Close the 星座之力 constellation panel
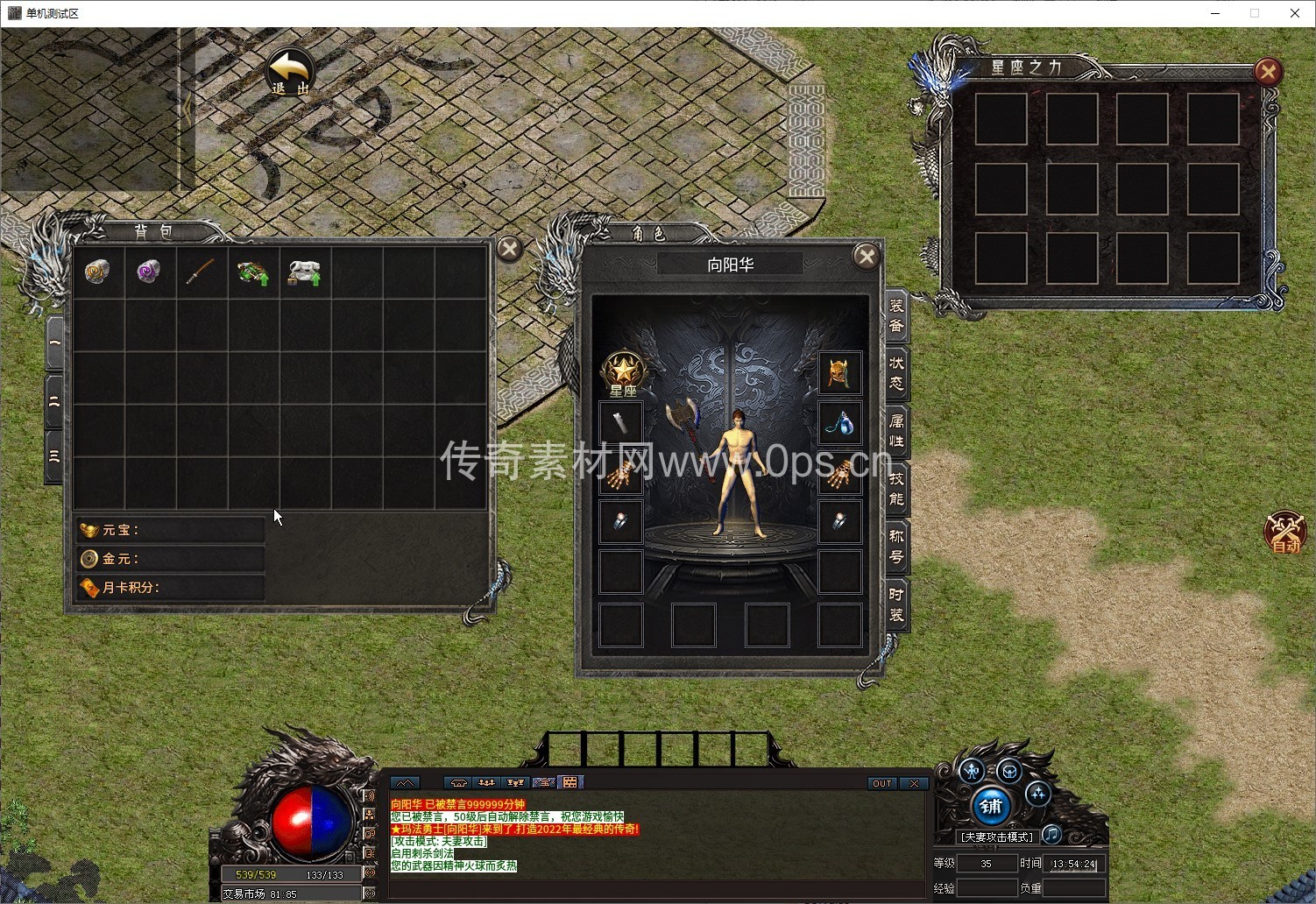This screenshot has height=904, width=1316. click(x=1267, y=72)
